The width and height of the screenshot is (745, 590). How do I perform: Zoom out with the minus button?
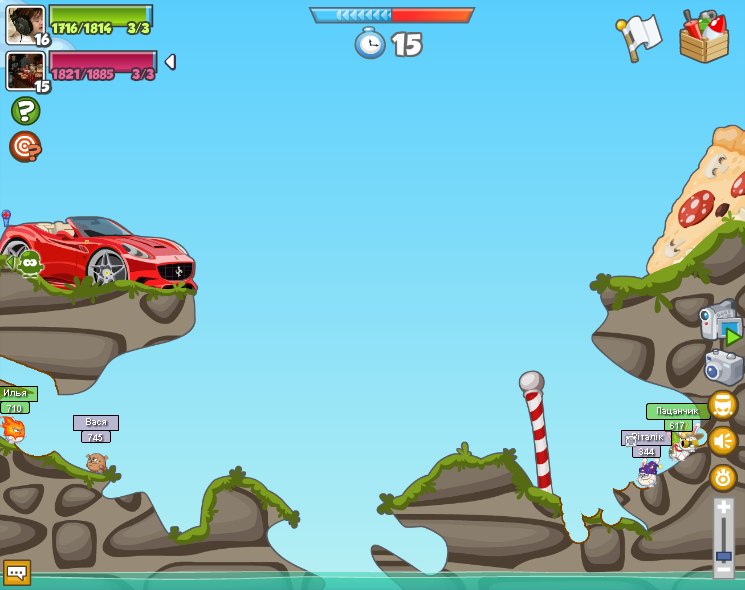724,570
